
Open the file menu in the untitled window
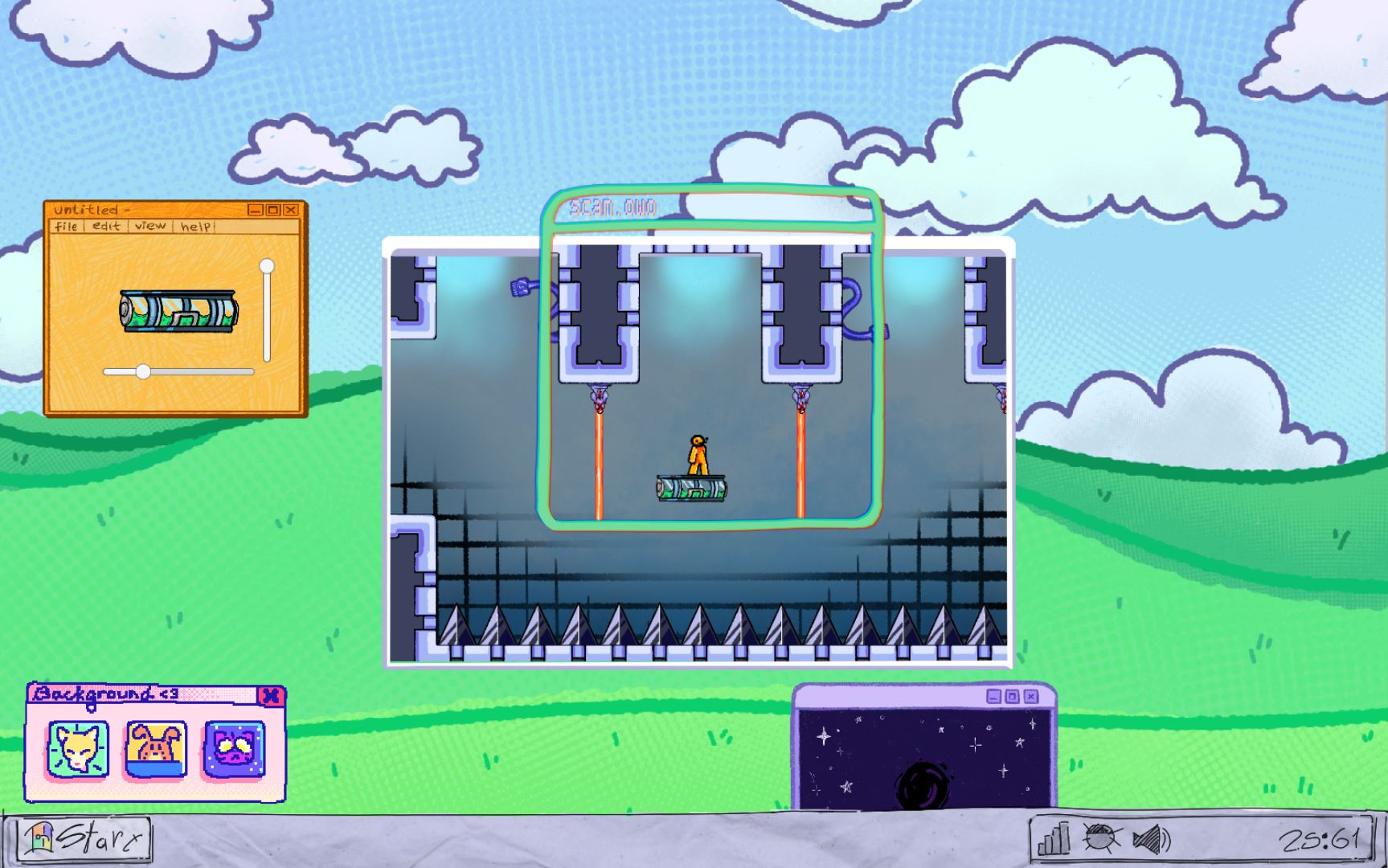click(x=68, y=226)
